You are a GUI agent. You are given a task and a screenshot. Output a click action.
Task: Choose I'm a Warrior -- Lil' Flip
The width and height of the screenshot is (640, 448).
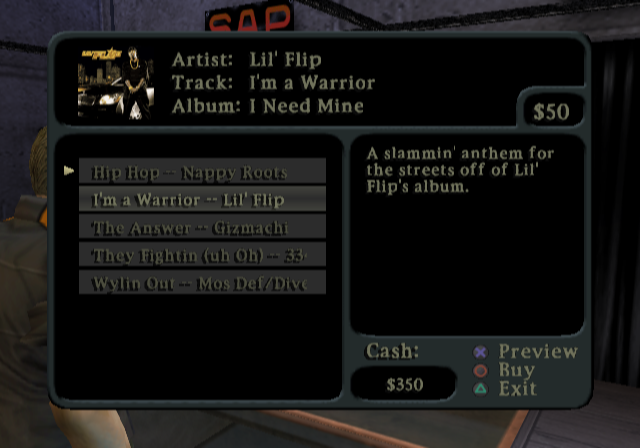click(x=202, y=200)
